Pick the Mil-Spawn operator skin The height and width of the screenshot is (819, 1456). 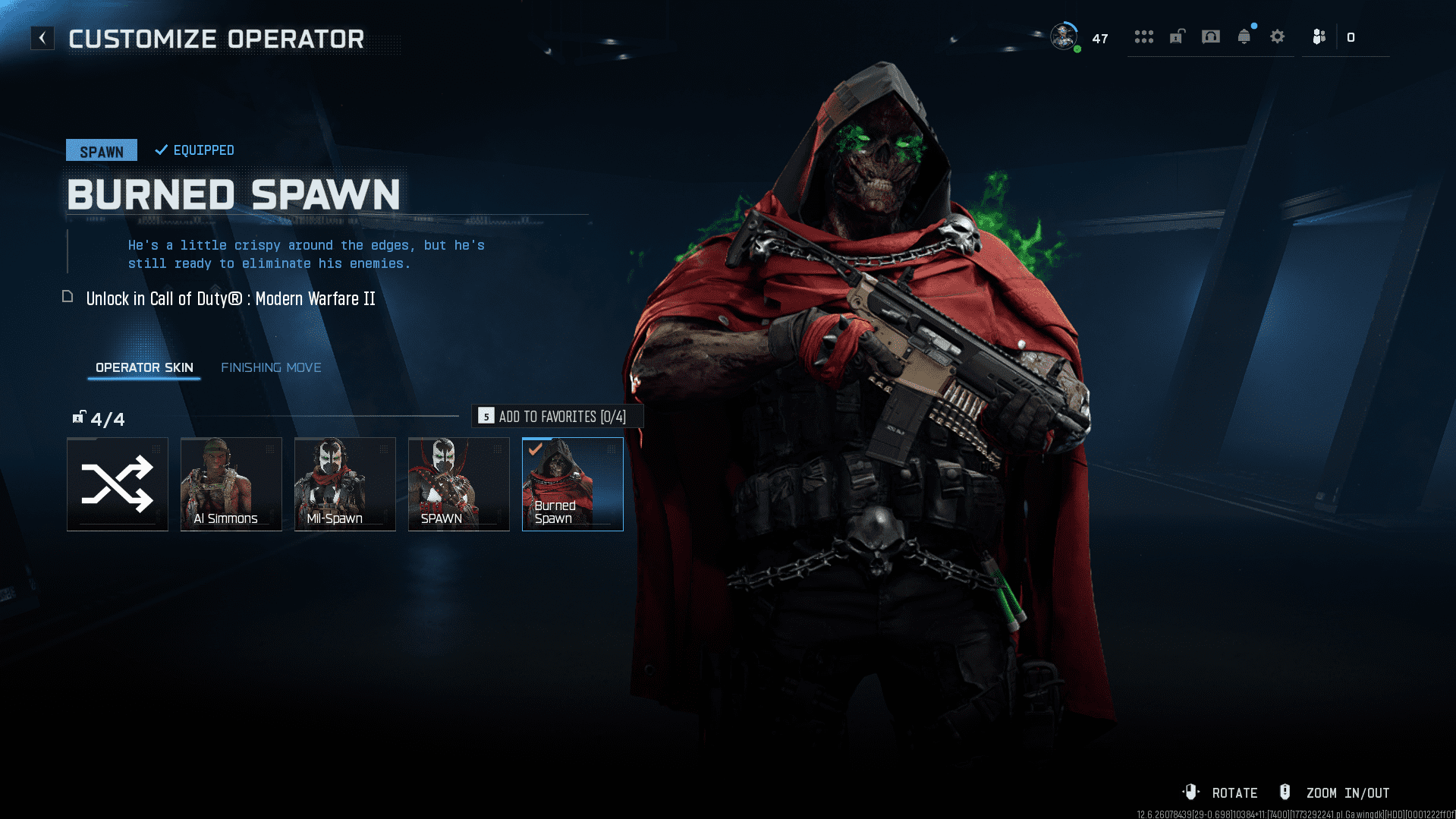(345, 484)
